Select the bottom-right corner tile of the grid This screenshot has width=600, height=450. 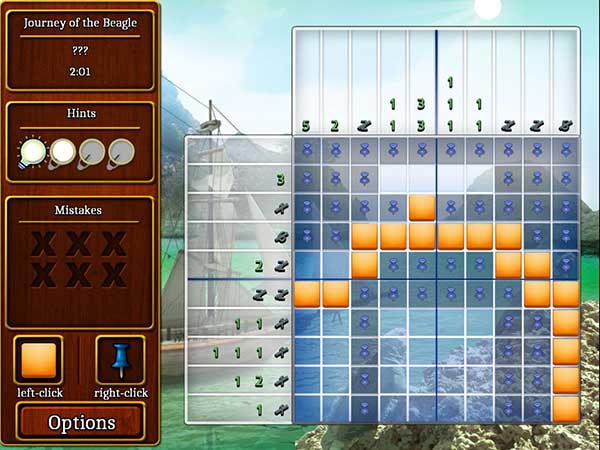point(566,408)
